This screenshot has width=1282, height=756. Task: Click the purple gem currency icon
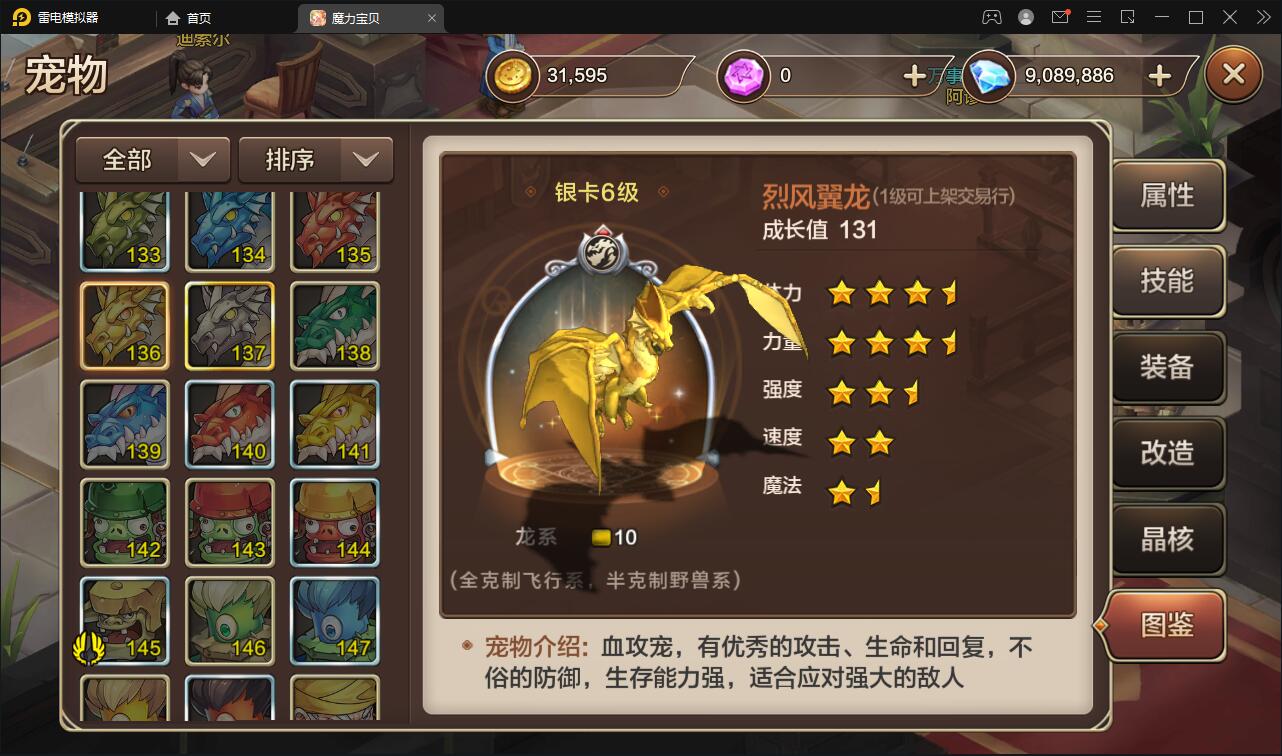[x=743, y=75]
